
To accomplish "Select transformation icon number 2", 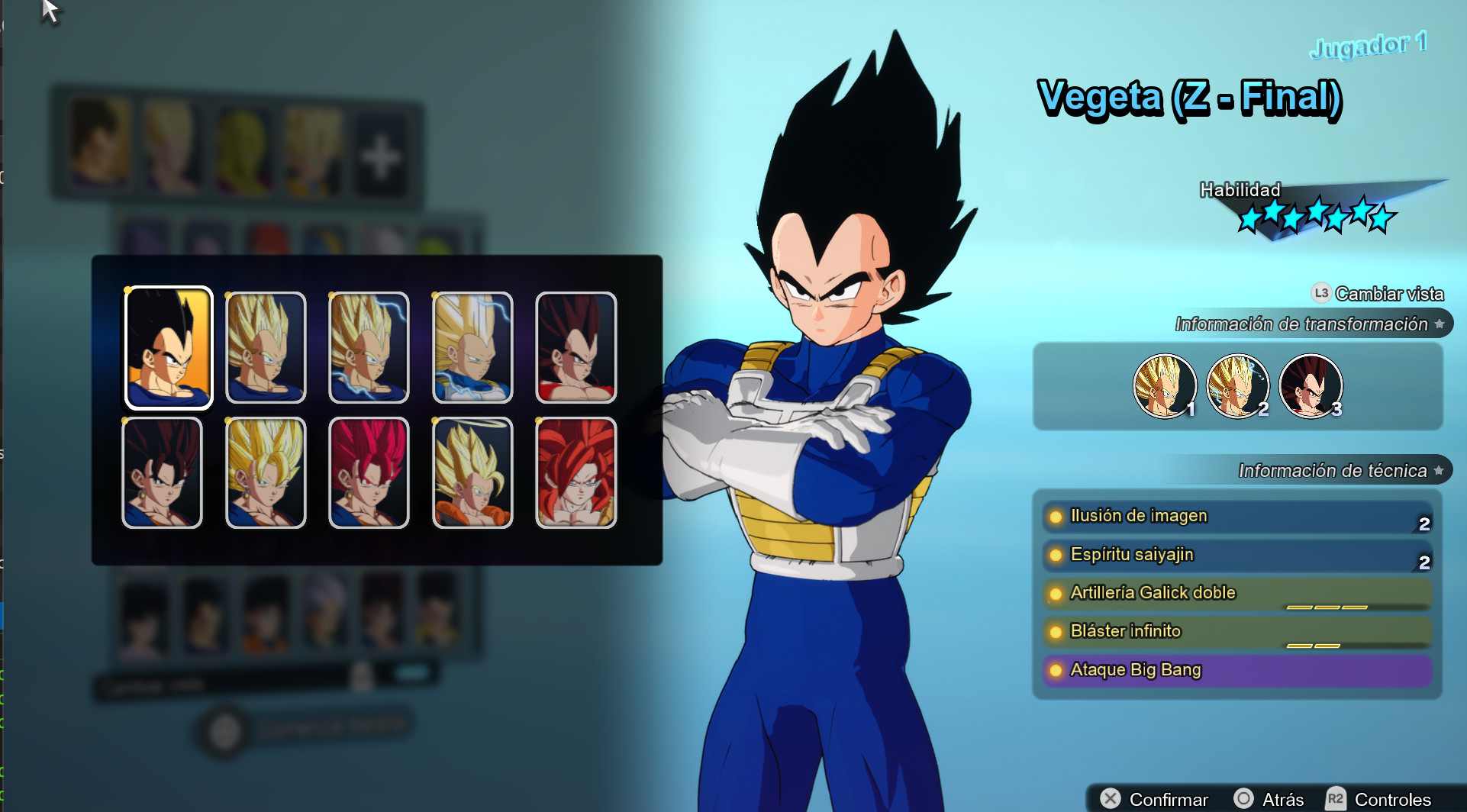I will (1237, 386).
